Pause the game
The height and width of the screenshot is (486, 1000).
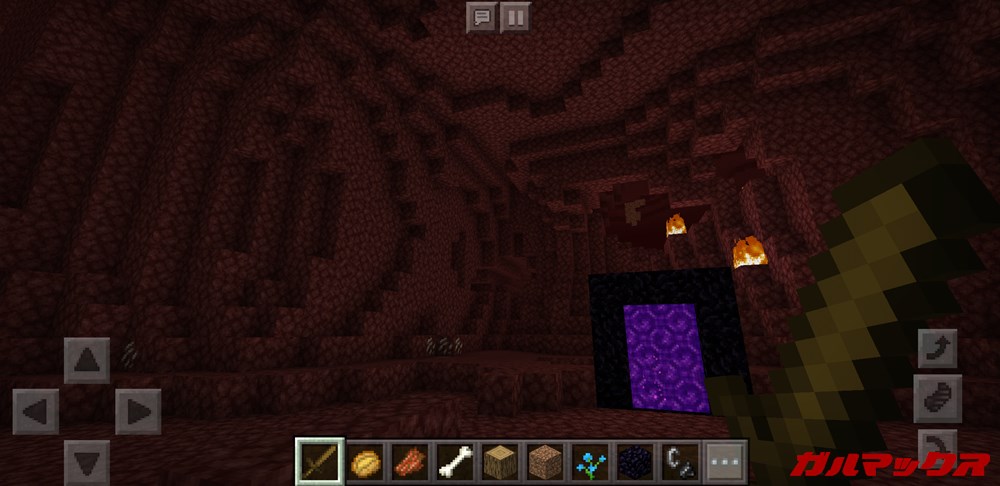click(x=515, y=16)
